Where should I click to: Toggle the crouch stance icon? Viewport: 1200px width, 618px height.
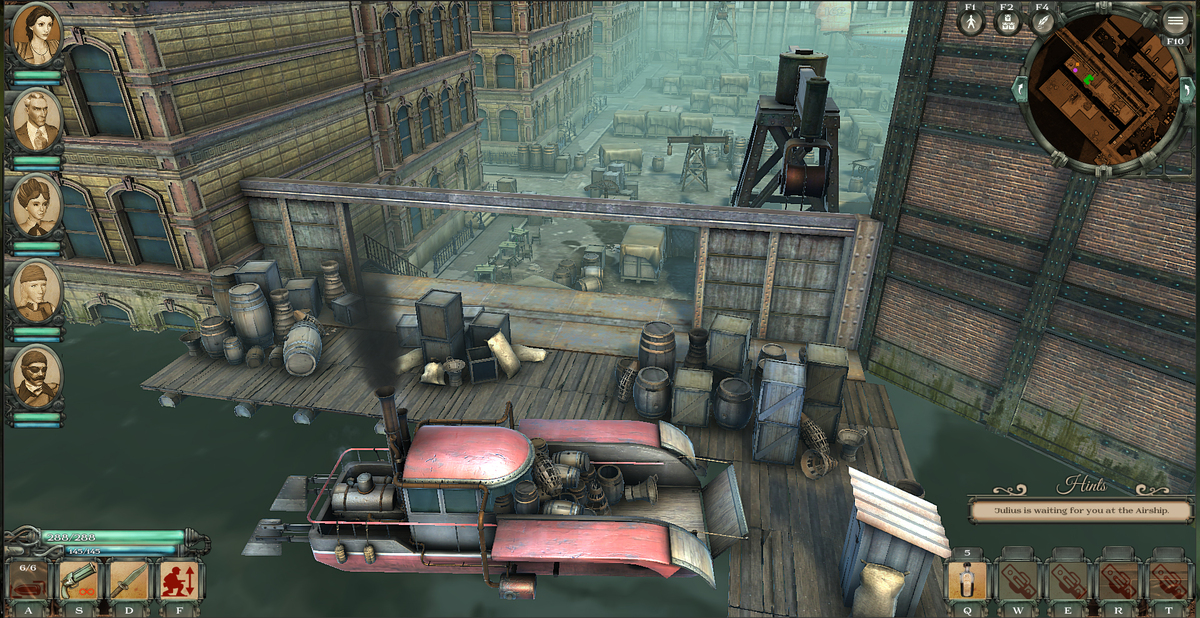point(180,579)
